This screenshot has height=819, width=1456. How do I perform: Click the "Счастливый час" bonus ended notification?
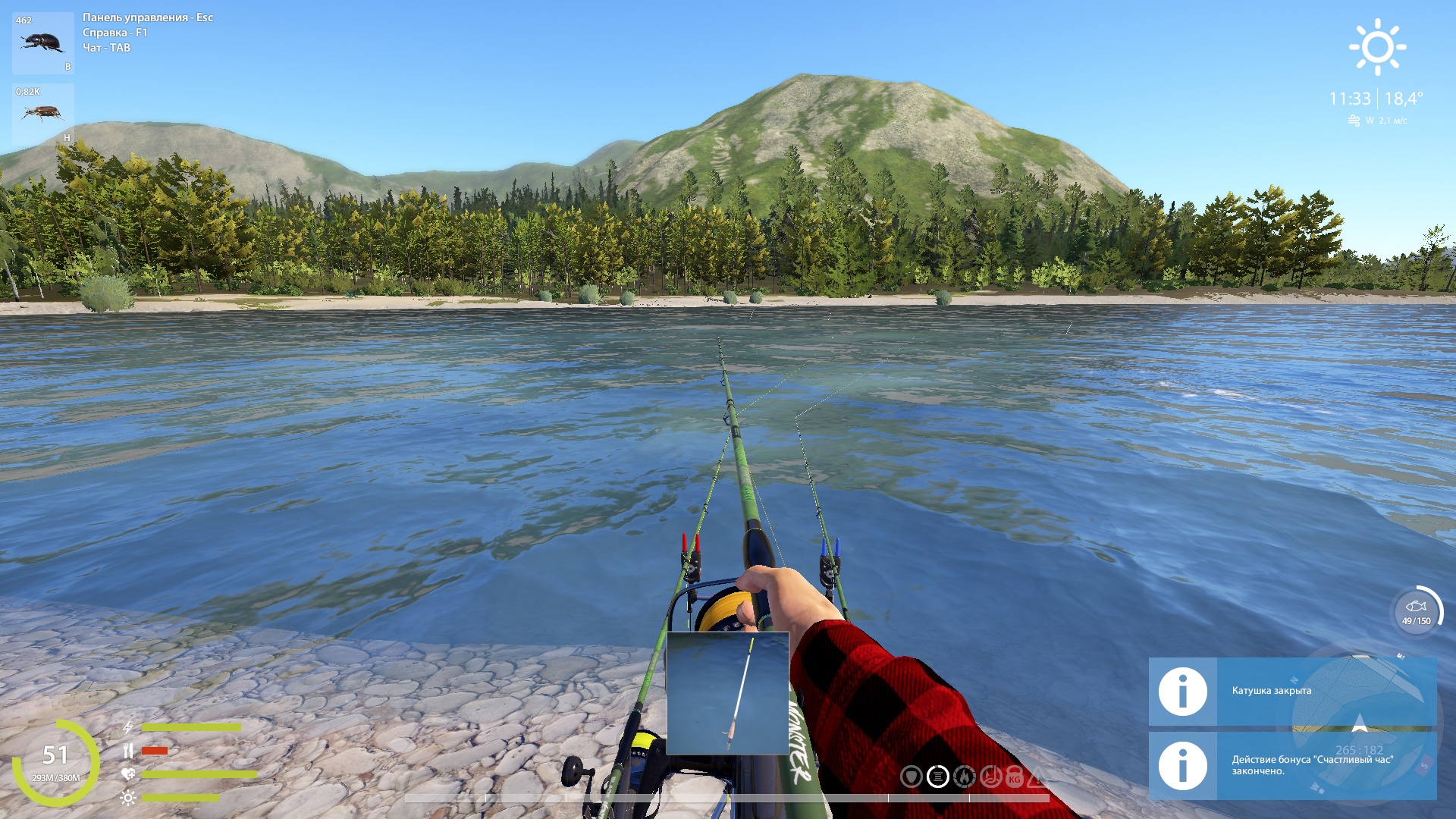[x=1292, y=765]
